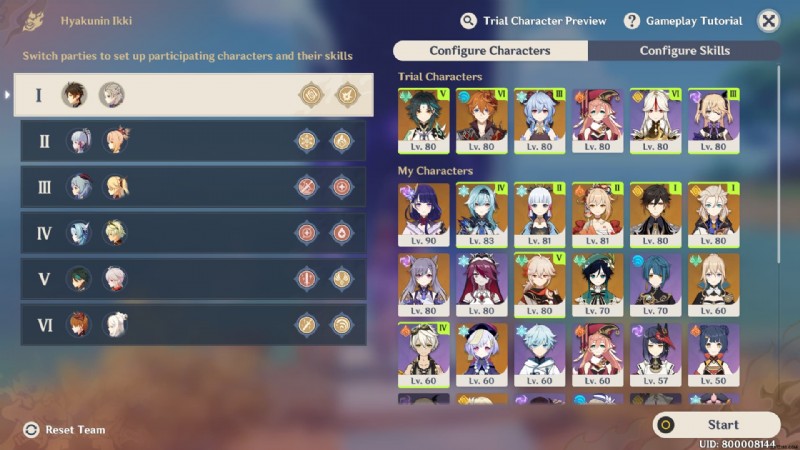Open Trial Character Preview
800x450 pixels.
(534, 21)
